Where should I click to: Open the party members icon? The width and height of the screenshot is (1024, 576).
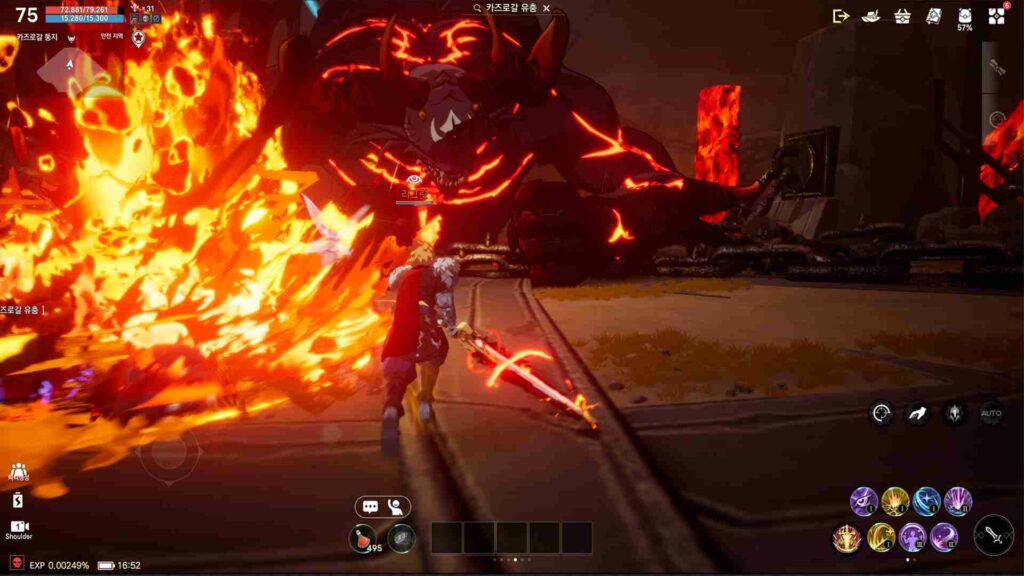click(x=18, y=472)
